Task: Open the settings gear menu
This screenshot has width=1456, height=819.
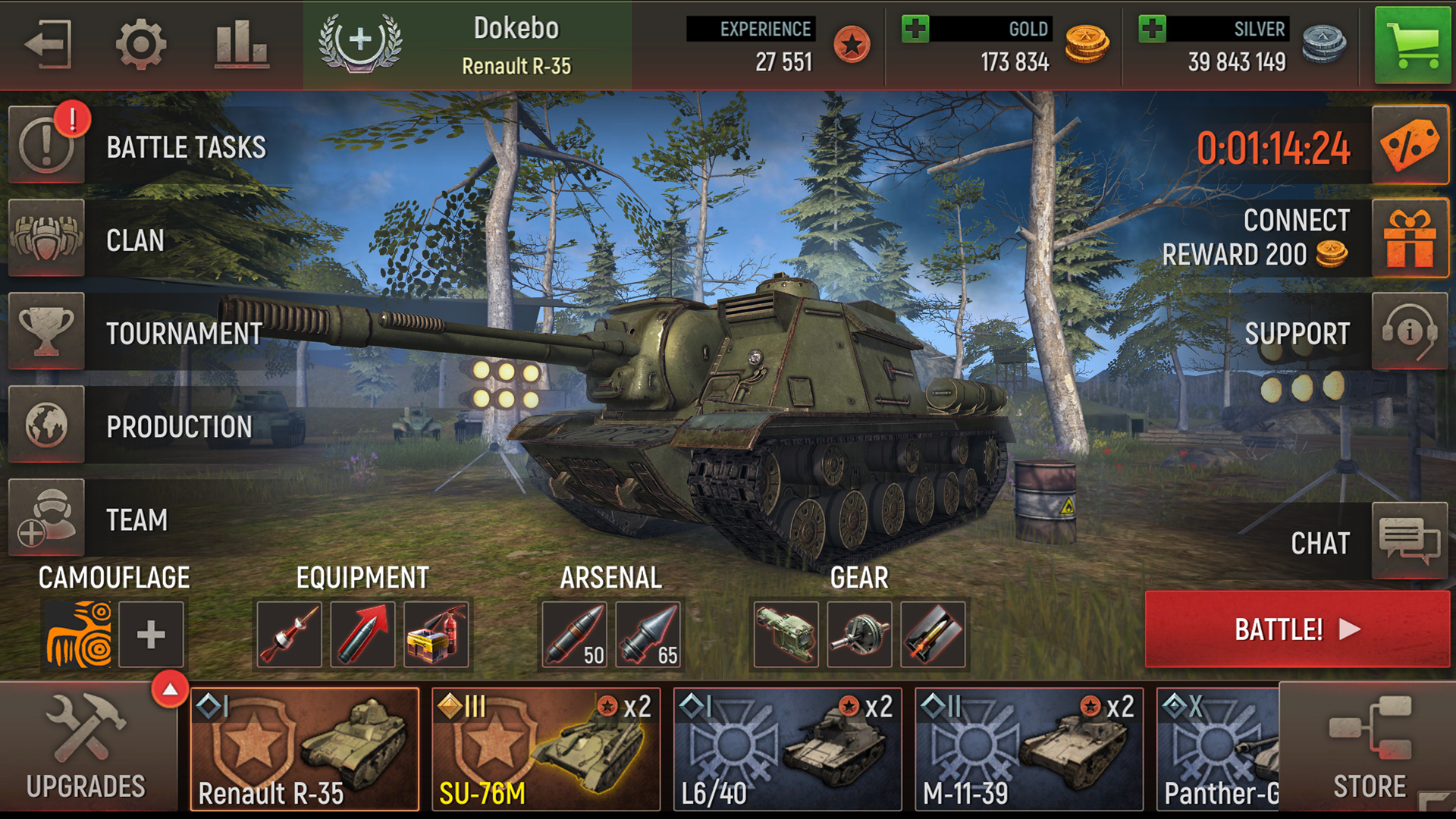Action: [x=141, y=43]
